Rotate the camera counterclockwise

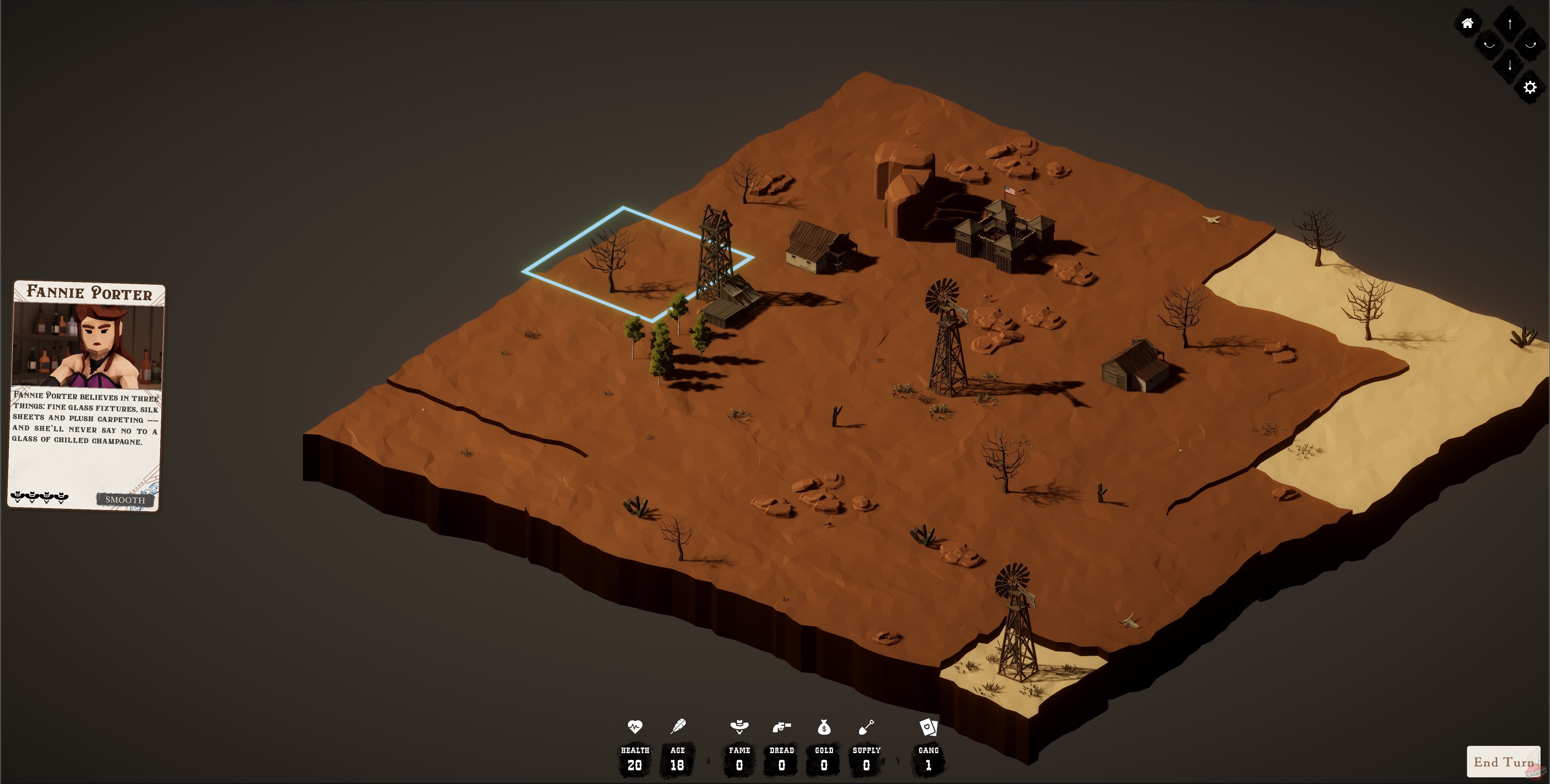(x=1490, y=45)
